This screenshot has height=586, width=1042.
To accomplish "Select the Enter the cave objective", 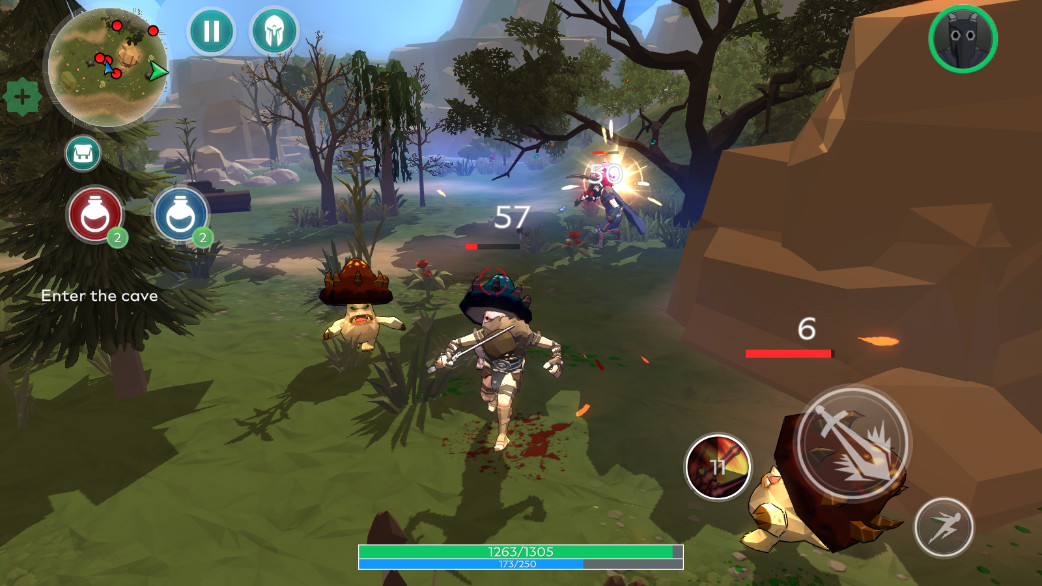I will click(99, 296).
